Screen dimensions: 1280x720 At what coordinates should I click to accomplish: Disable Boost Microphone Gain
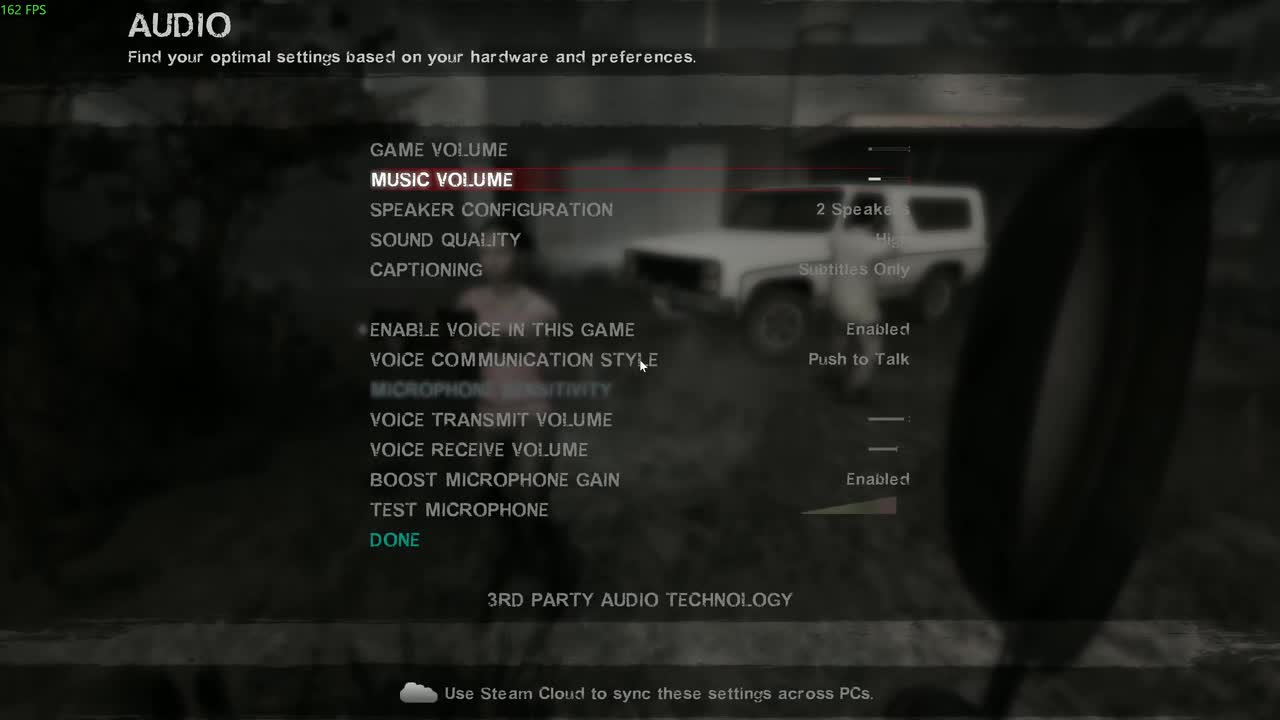tap(876, 479)
